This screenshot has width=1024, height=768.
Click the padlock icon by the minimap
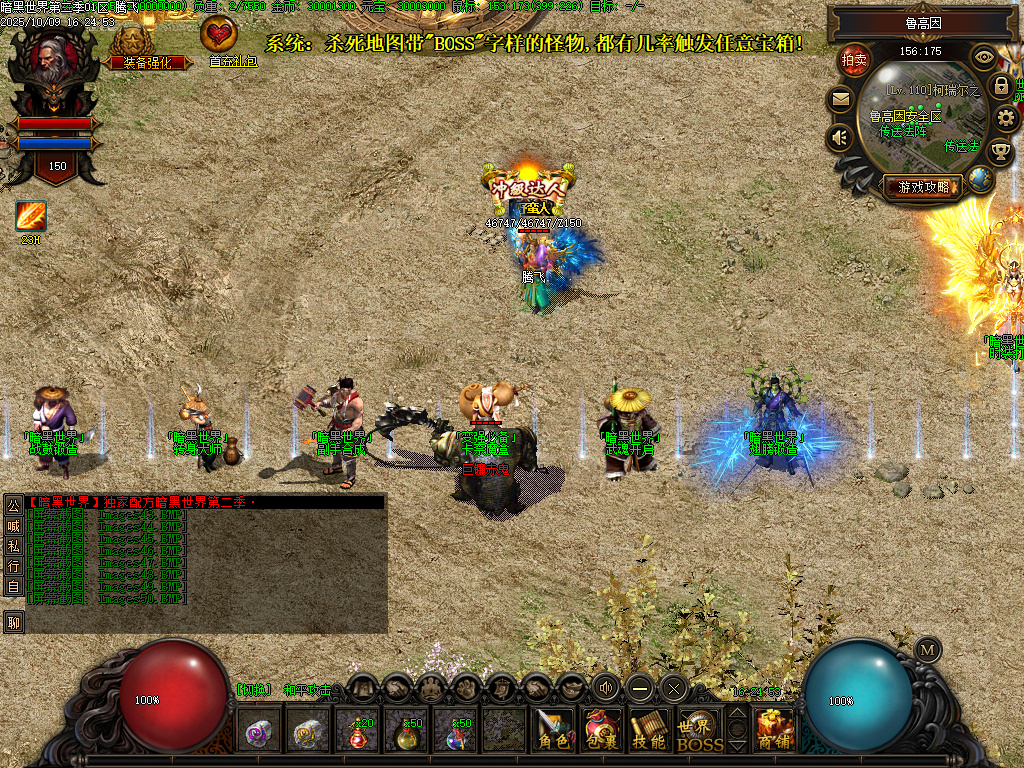(1001, 86)
